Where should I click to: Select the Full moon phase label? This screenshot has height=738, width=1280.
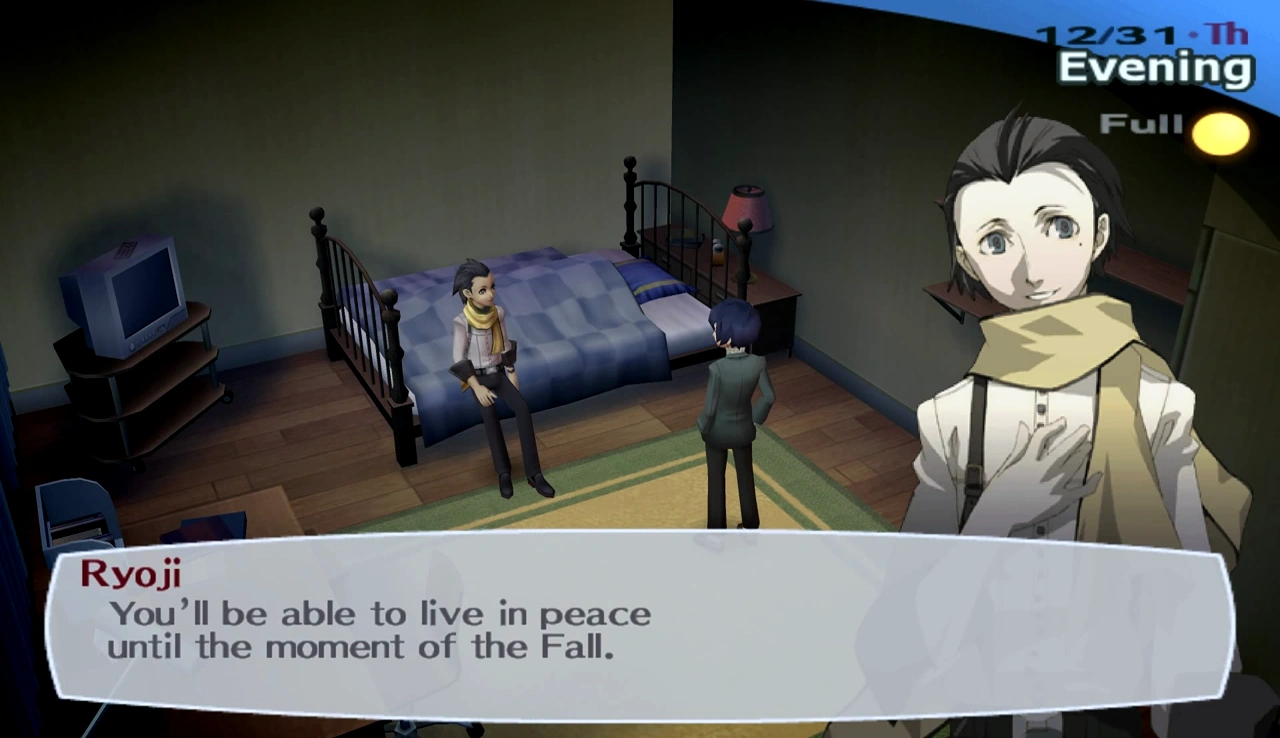[x=1140, y=124]
